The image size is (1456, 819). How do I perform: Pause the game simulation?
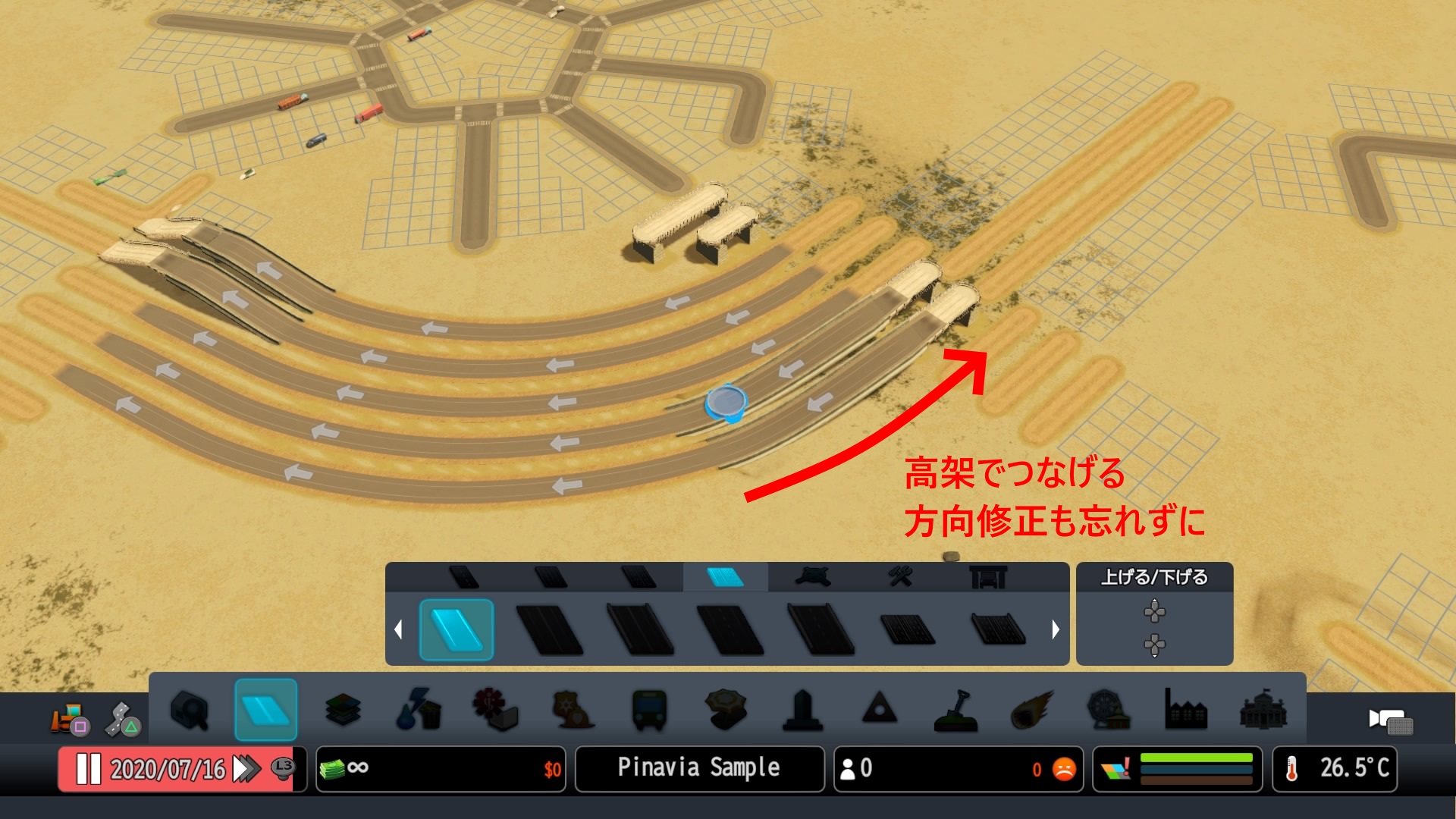(x=89, y=769)
